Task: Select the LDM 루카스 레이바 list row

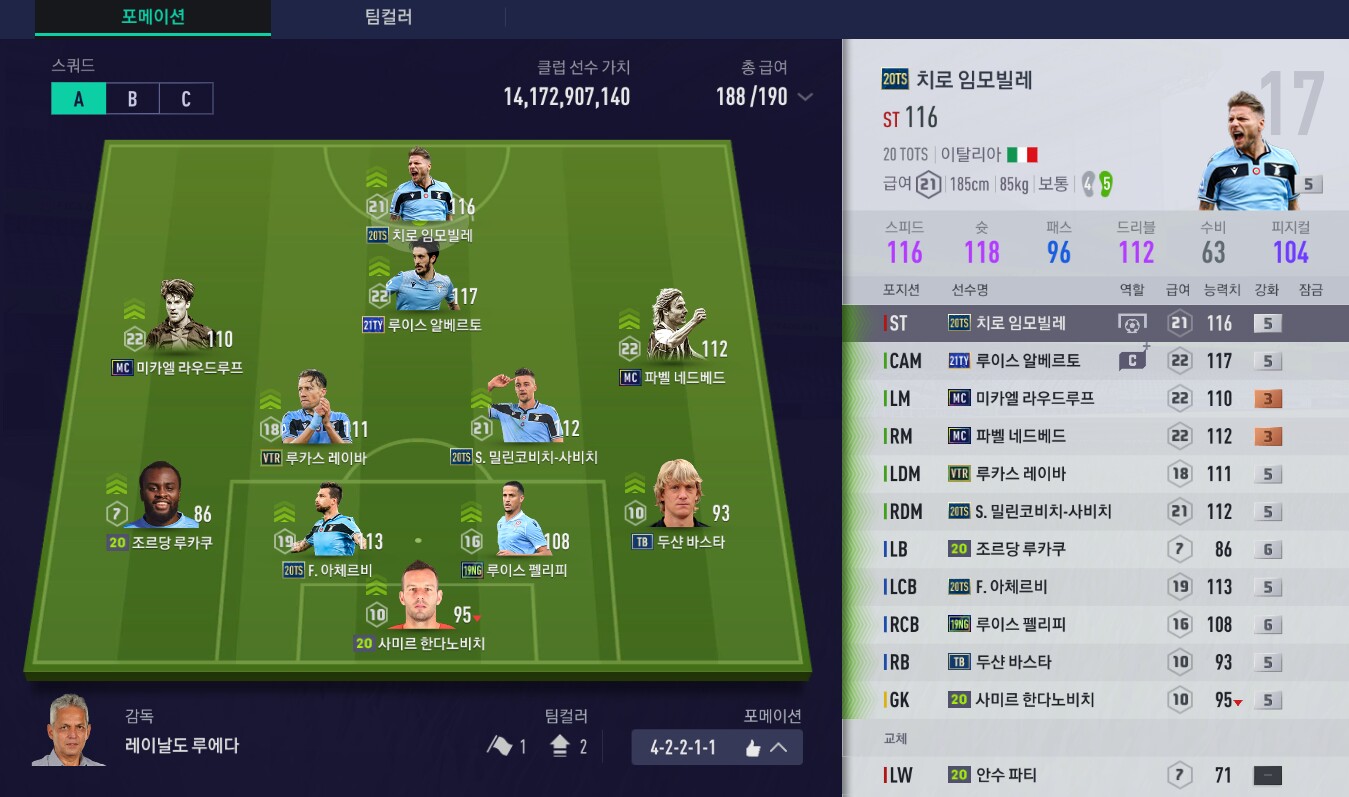Action: click(1095, 474)
